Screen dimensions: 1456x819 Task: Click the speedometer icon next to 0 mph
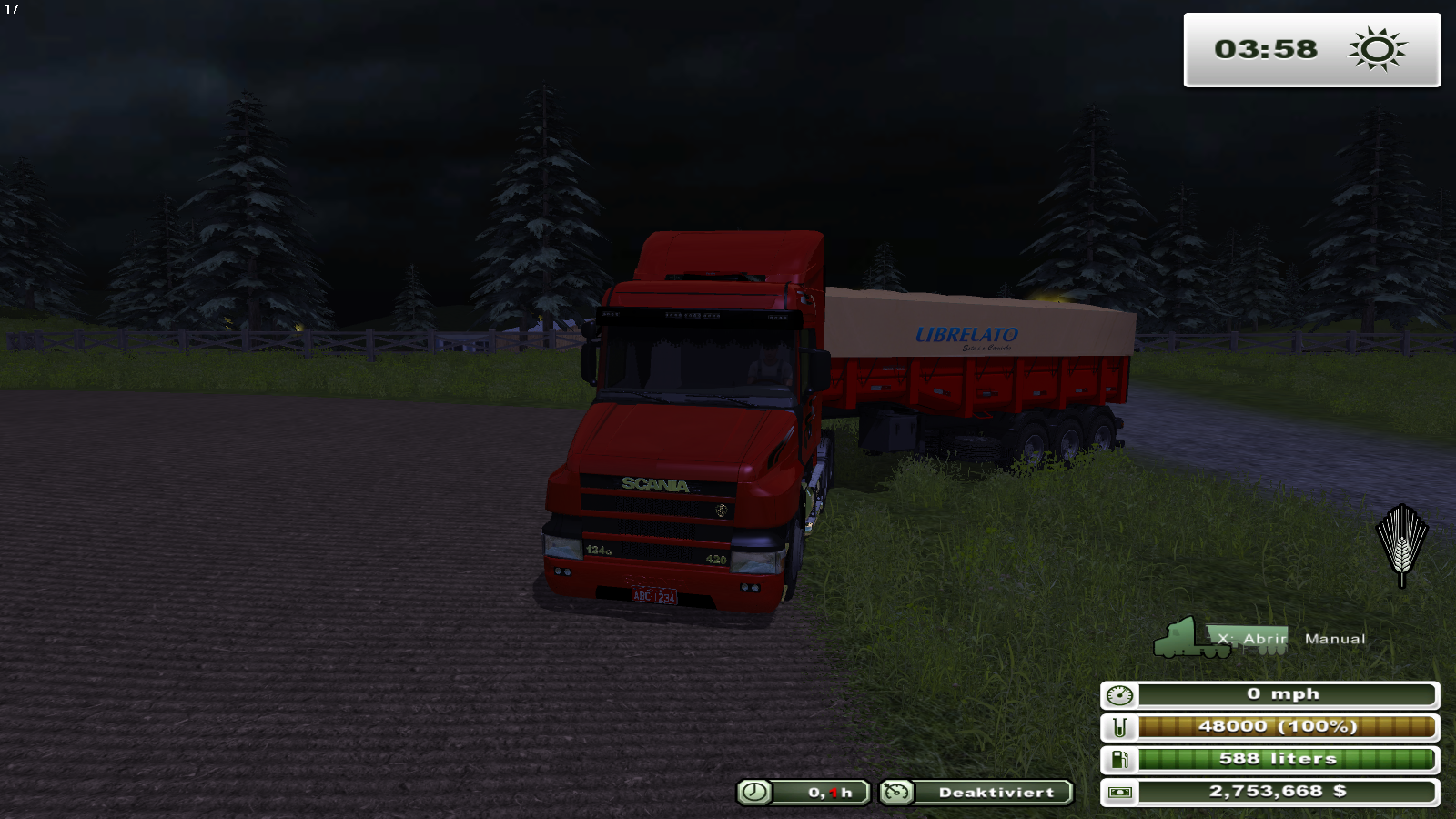pos(1120,693)
